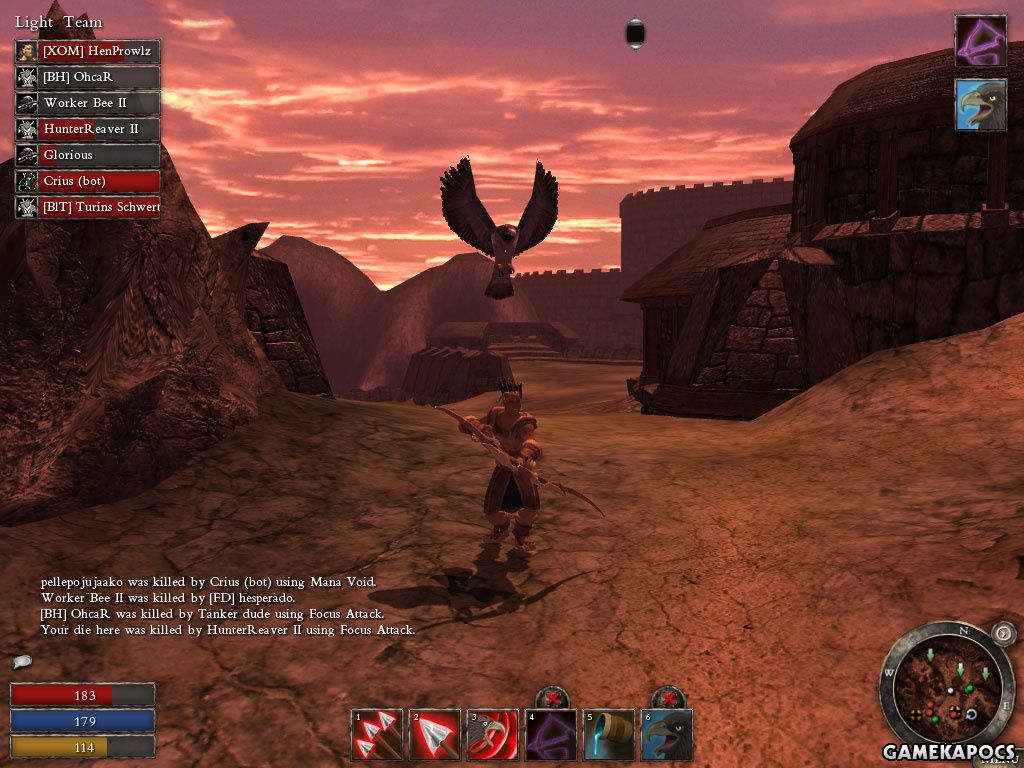Activate the triple arrow skill in slot 1
The image size is (1024, 768).
(377, 735)
